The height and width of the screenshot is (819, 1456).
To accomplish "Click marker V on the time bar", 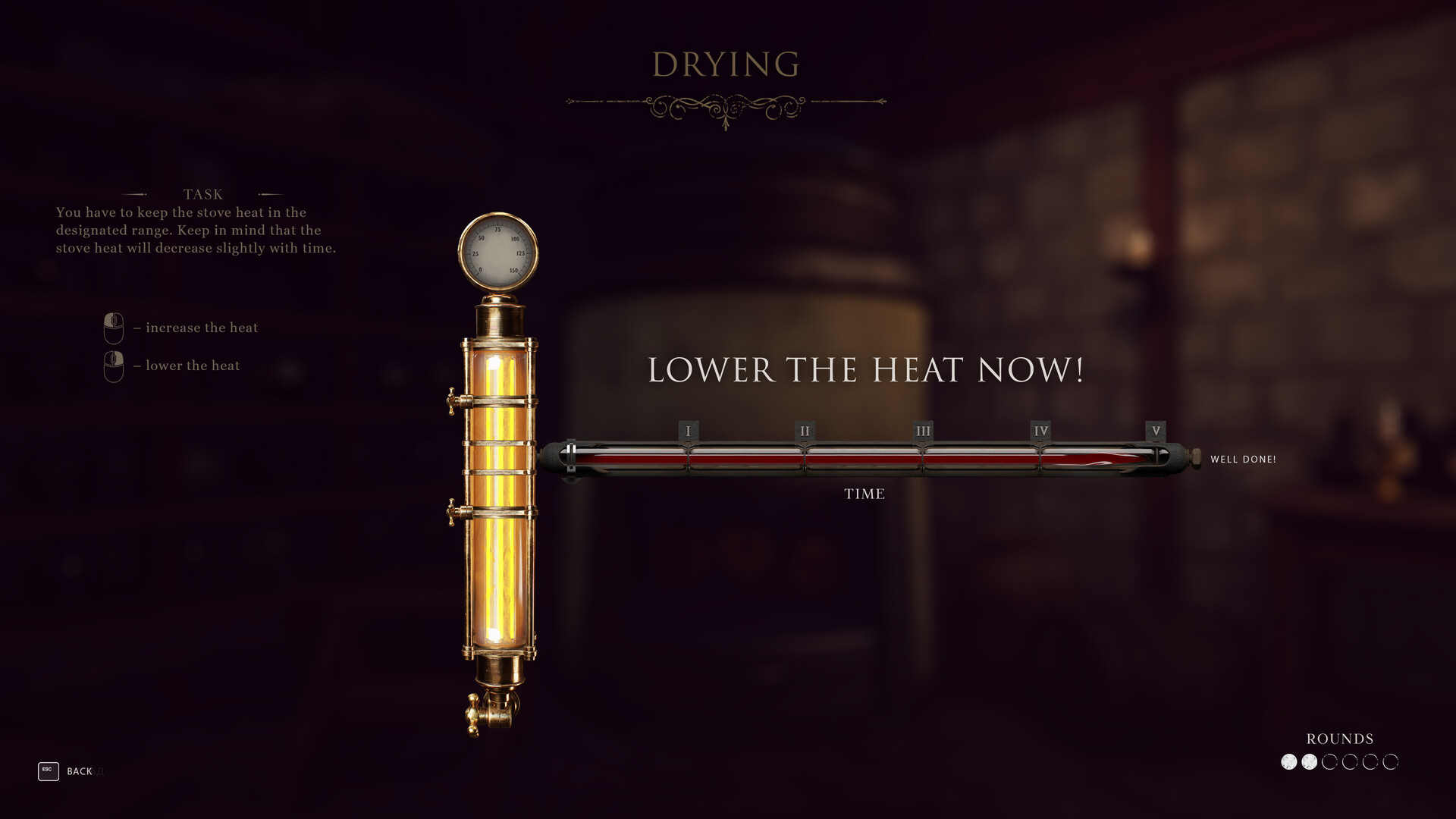I will coord(1156,430).
